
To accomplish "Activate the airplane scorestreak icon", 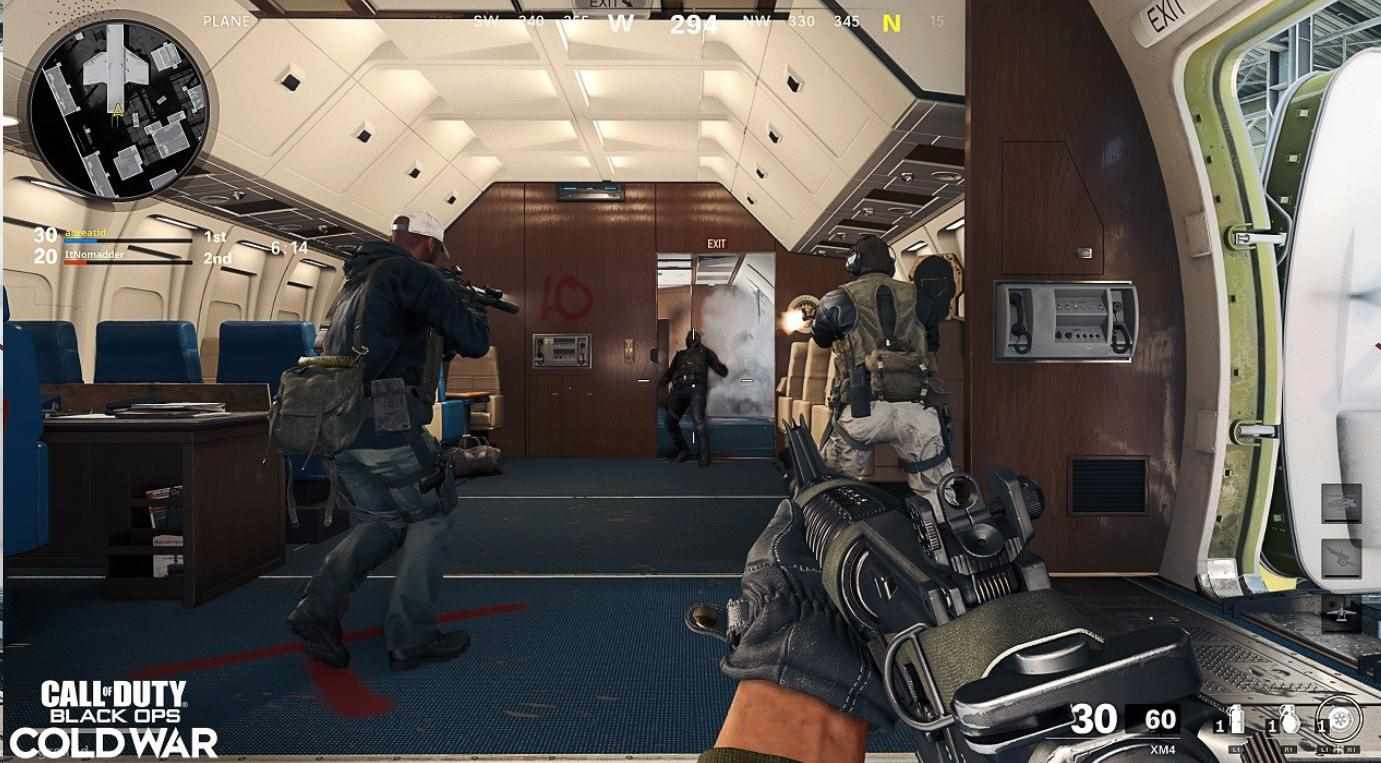I will (x=1341, y=610).
